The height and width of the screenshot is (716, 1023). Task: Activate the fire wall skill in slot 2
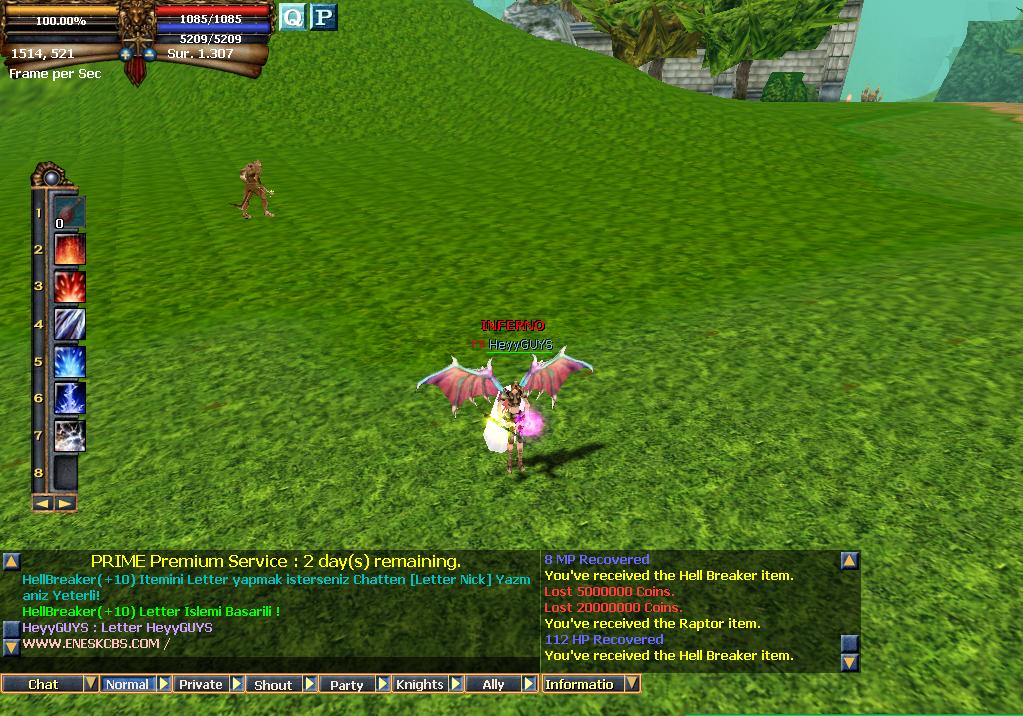(x=69, y=250)
